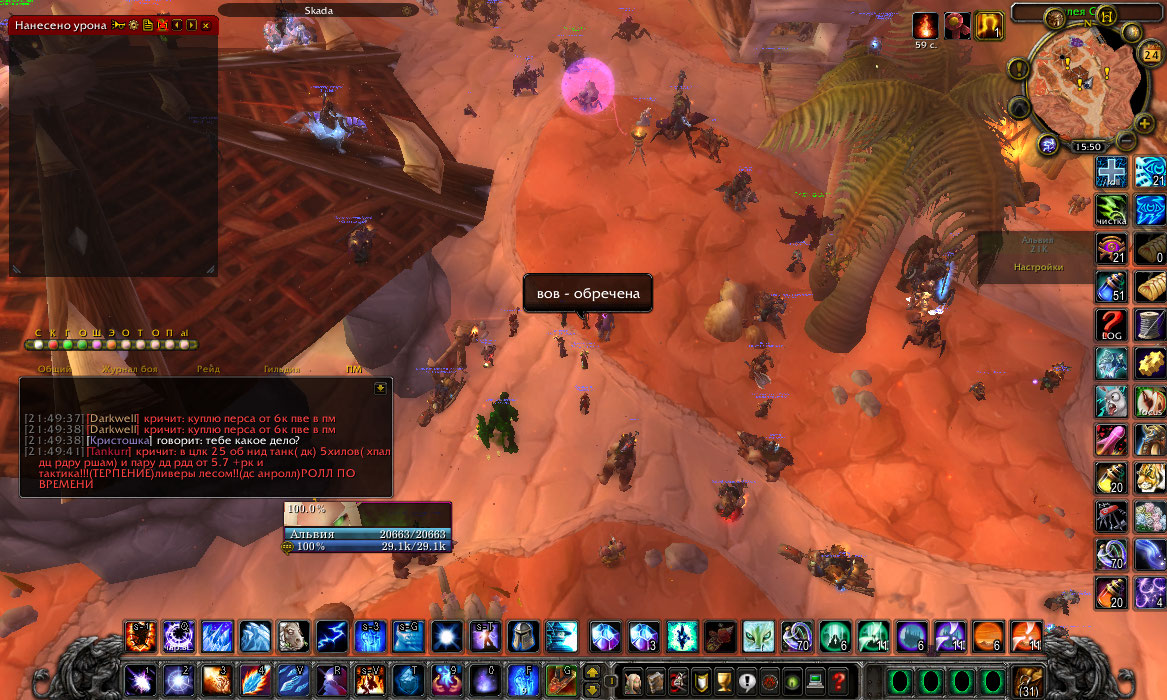Open the damage meter gear settings

[x=133, y=25]
